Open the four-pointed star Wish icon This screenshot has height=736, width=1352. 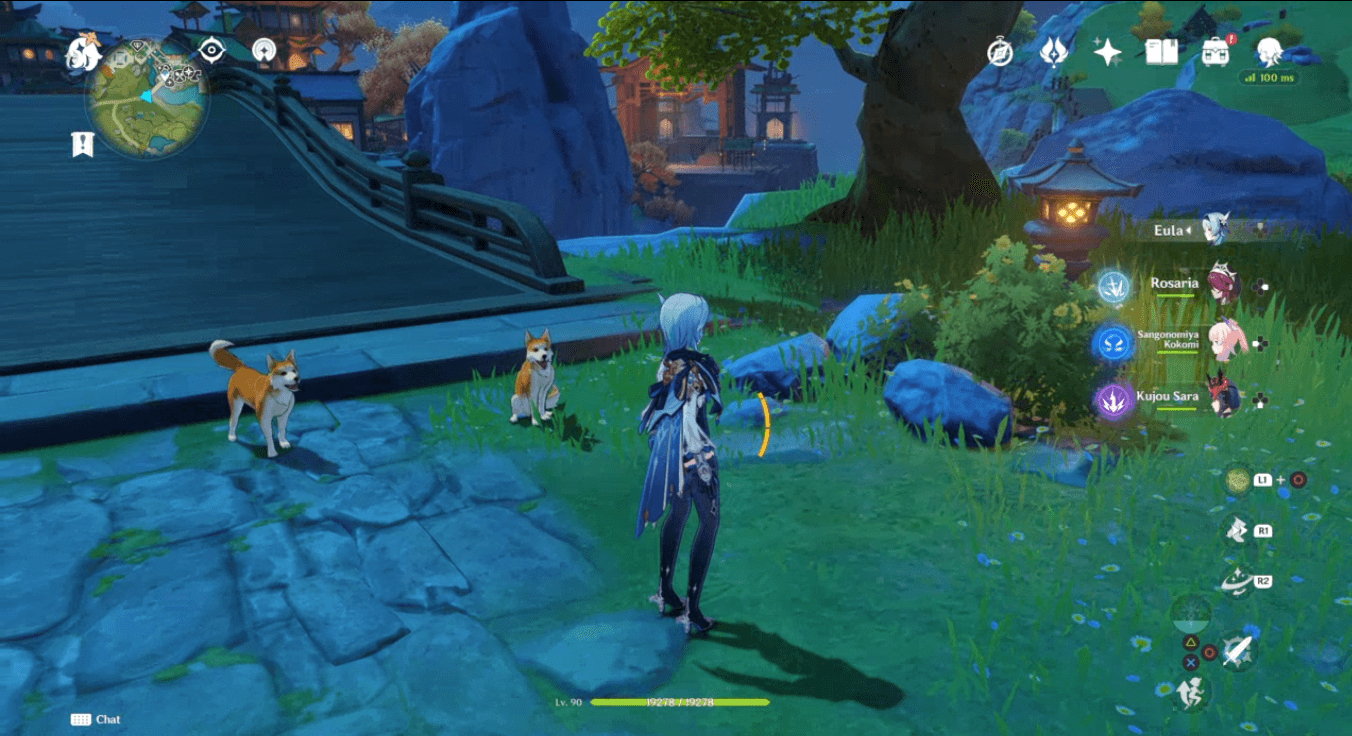tap(1107, 52)
